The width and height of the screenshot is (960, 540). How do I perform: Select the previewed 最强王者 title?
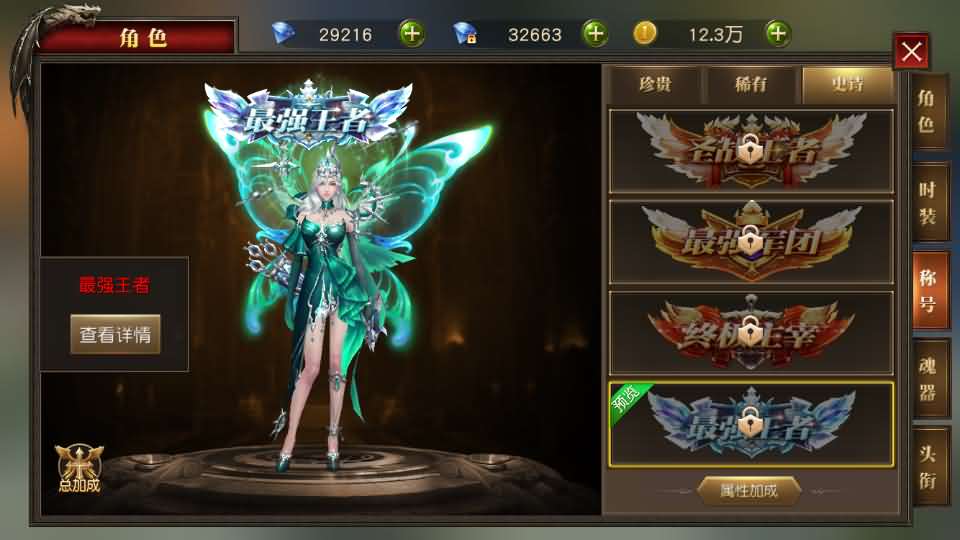(x=751, y=424)
